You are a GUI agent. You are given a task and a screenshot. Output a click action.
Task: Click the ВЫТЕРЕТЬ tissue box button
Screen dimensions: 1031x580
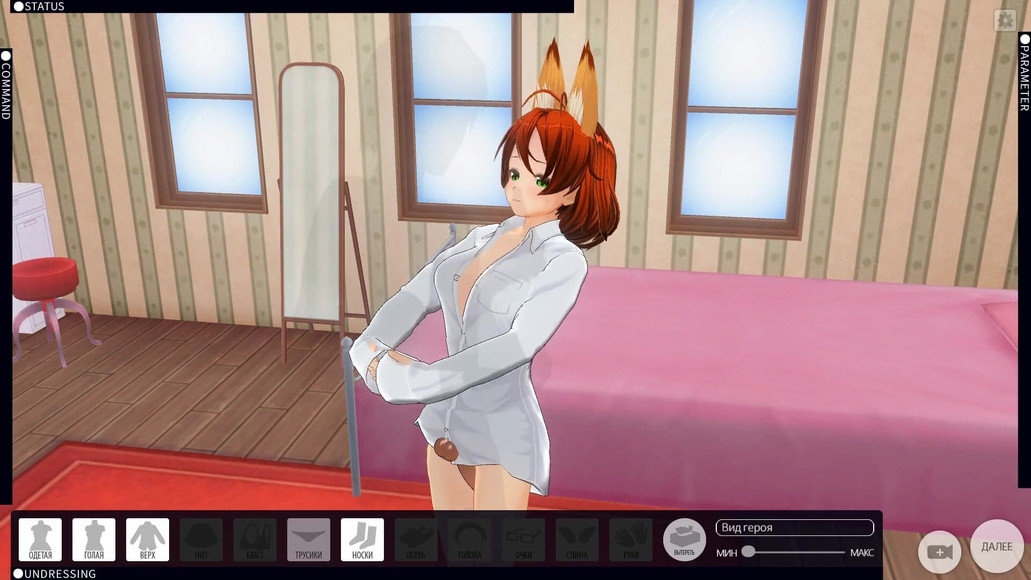(x=684, y=540)
